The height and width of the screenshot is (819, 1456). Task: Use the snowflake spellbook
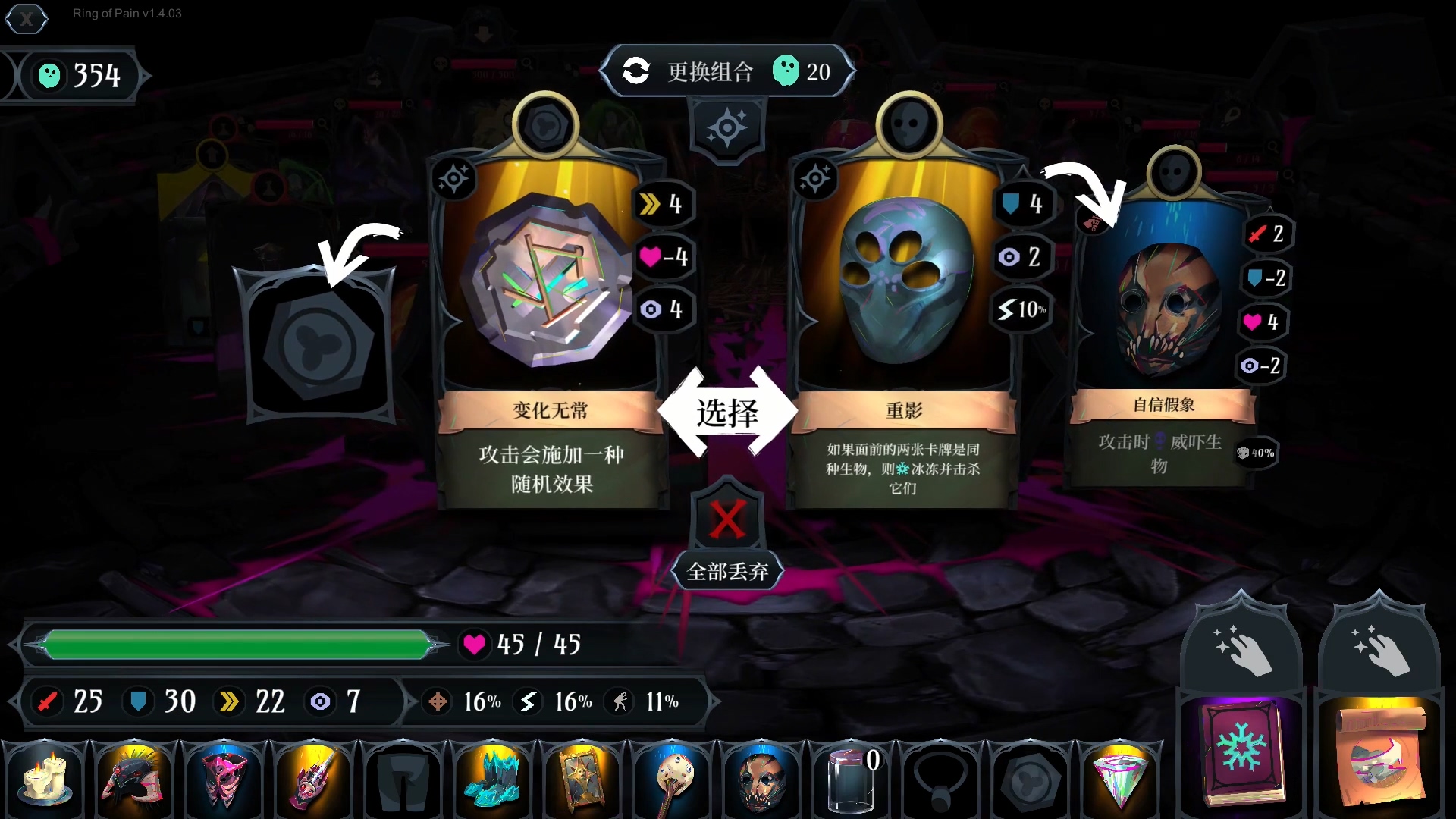1241,751
